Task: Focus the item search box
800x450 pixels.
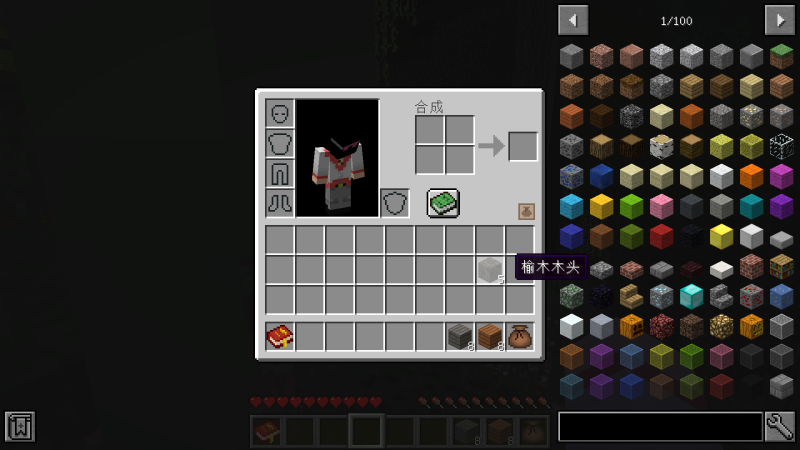Action: (x=660, y=427)
